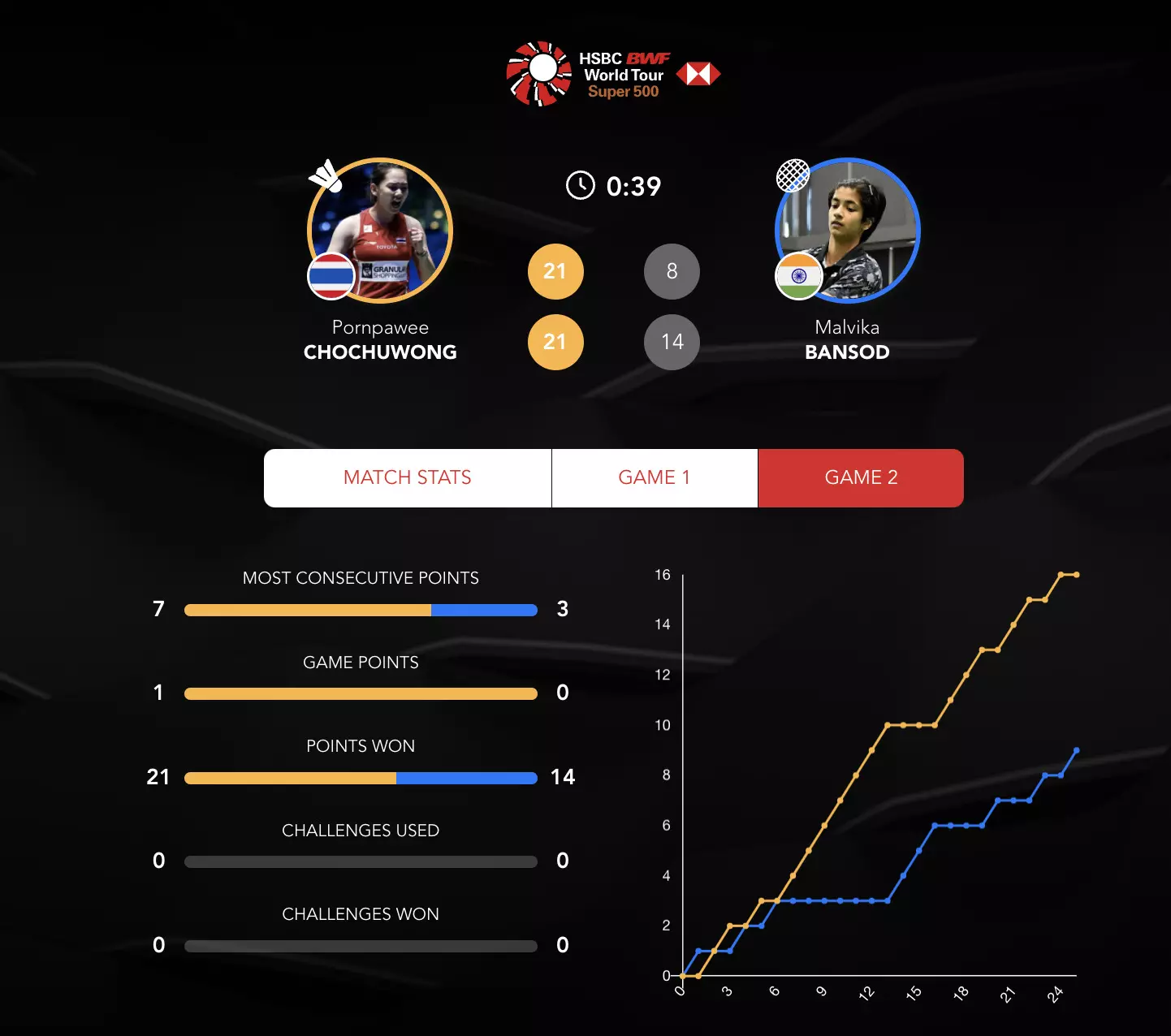This screenshot has width=1171, height=1036.
Task: Open Pornpawee Chochuwong's player photo
Action: [x=380, y=230]
